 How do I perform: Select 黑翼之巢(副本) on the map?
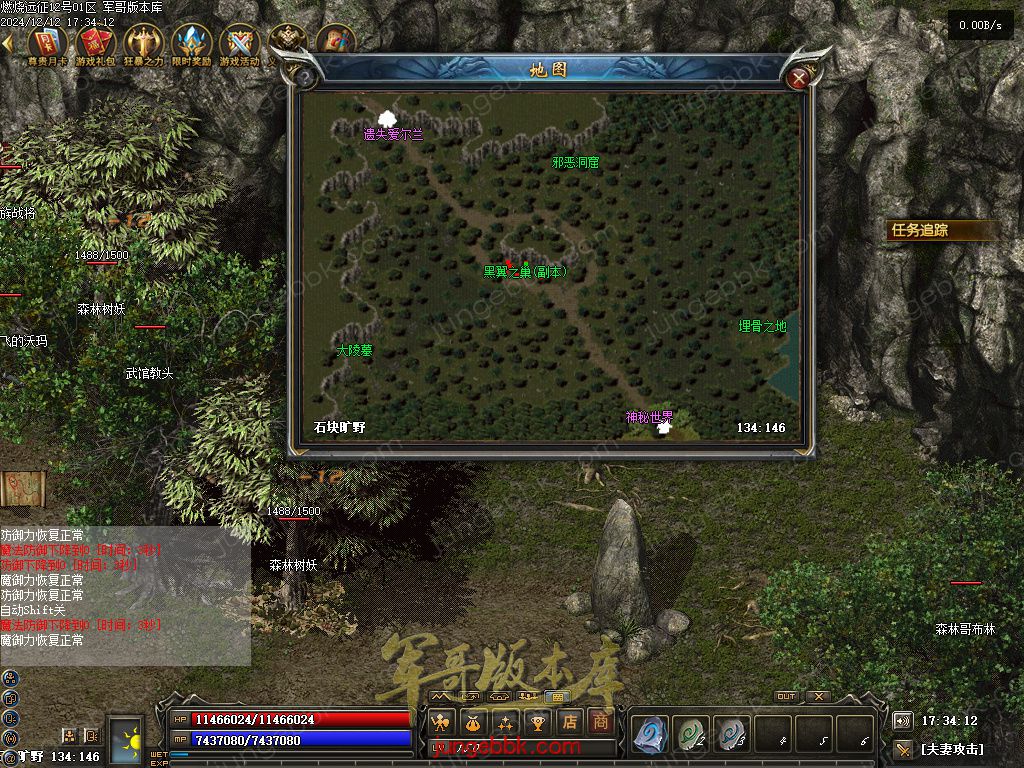click(525, 271)
